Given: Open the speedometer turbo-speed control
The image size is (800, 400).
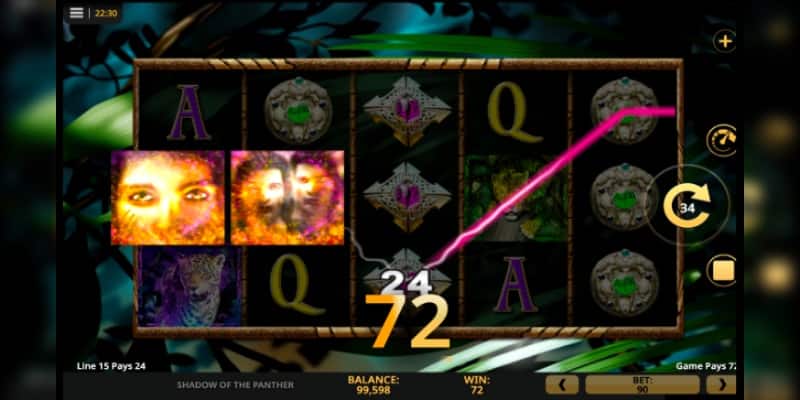Looking at the screenshot, I should click(722, 140).
